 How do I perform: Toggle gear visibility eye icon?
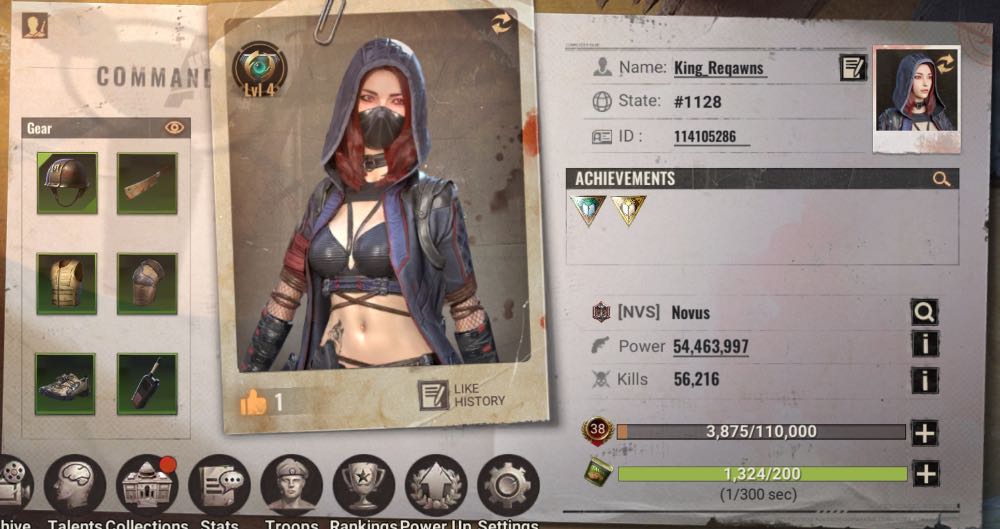[x=175, y=128]
